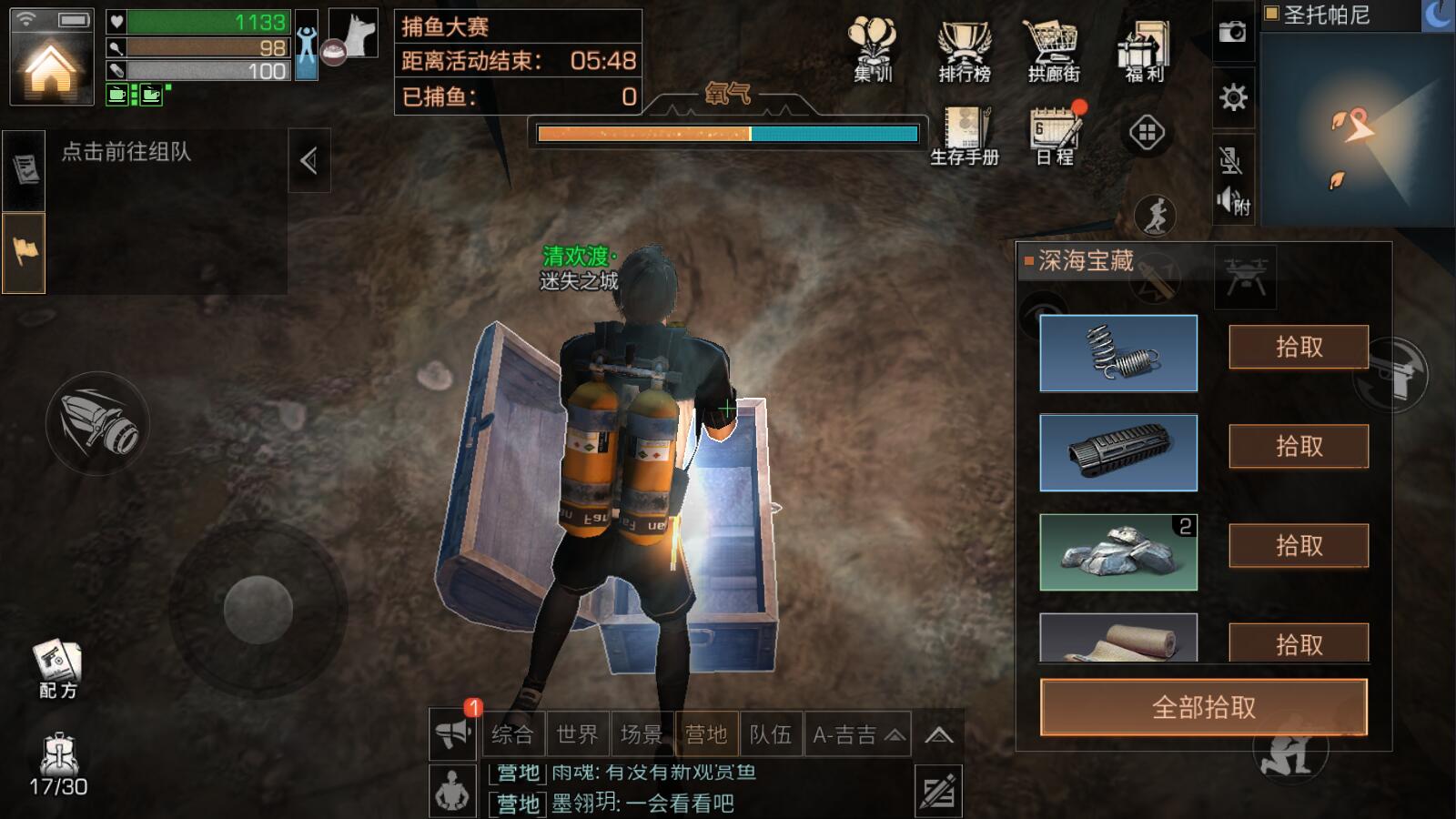The height and width of the screenshot is (819, 1456).
Task: Open the 集训 training menu
Action: click(872, 52)
